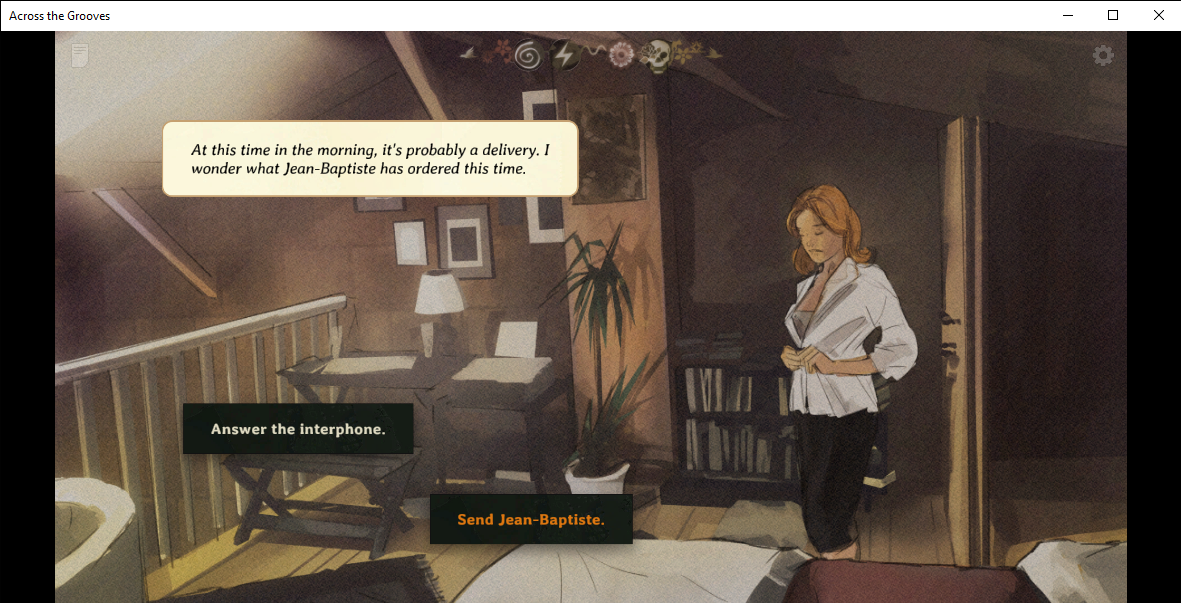Choose "Answer the interphone."
Screen dimensions: 1181x603
pyautogui.click(x=298, y=429)
